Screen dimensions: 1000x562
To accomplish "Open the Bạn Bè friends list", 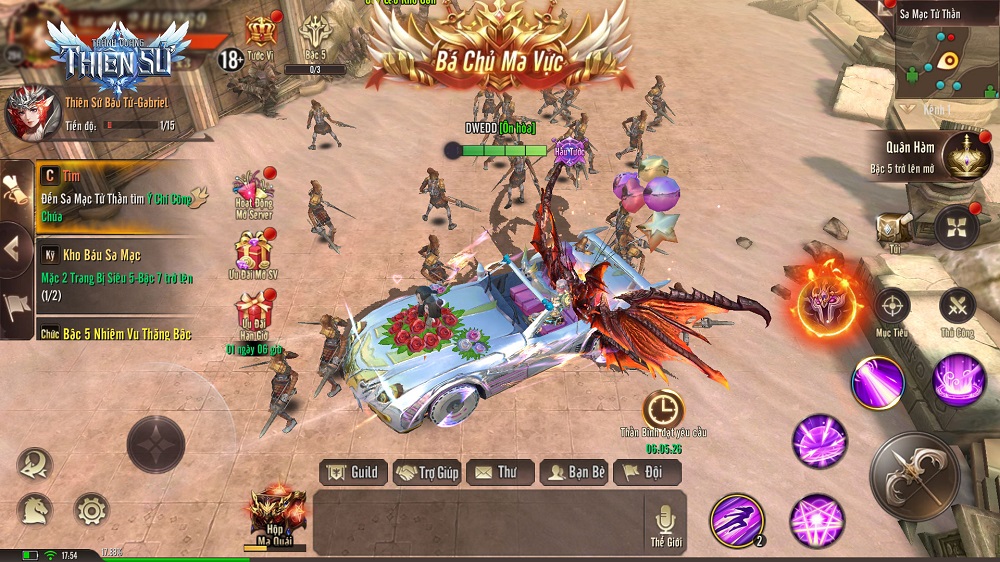I will pyautogui.click(x=574, y=472).
